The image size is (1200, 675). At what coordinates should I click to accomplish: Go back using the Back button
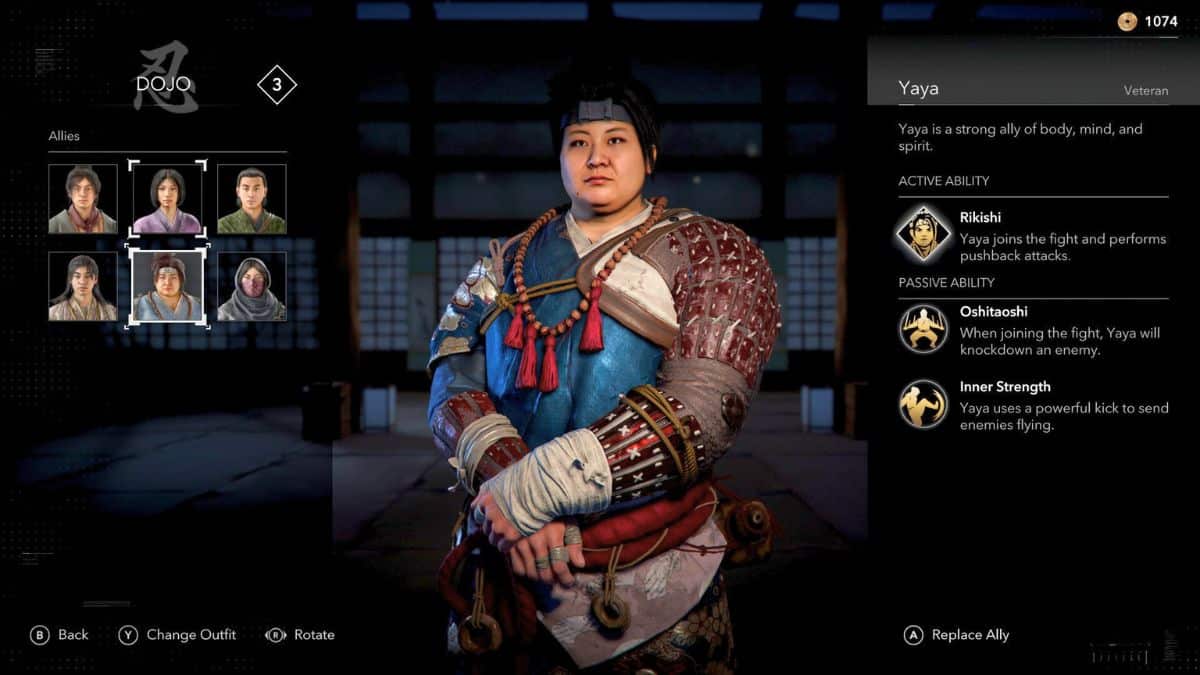click(60, 635)
